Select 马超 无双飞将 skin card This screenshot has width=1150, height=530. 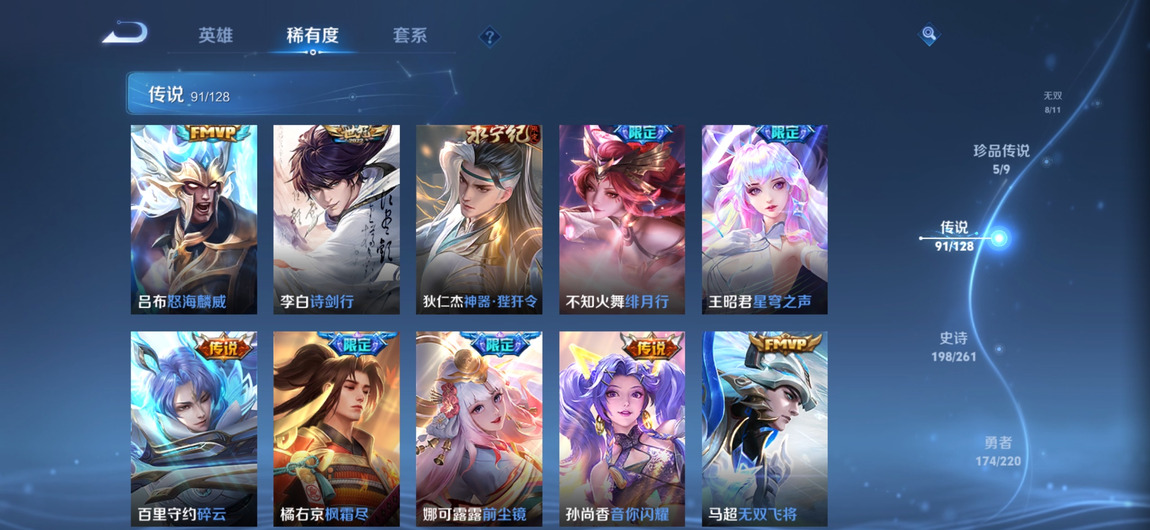click(x=764, y=428)
